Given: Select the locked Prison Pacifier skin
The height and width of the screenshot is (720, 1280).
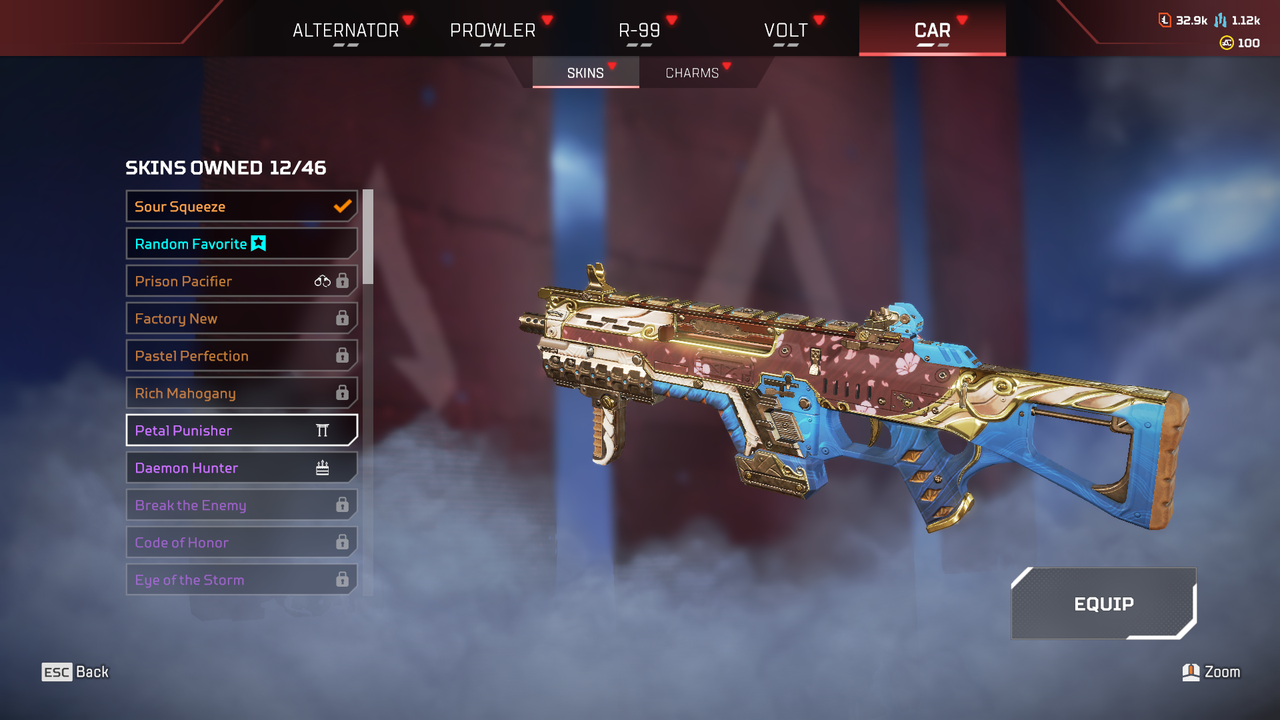Looking at the screenshot, I should [x=241, y=281].
